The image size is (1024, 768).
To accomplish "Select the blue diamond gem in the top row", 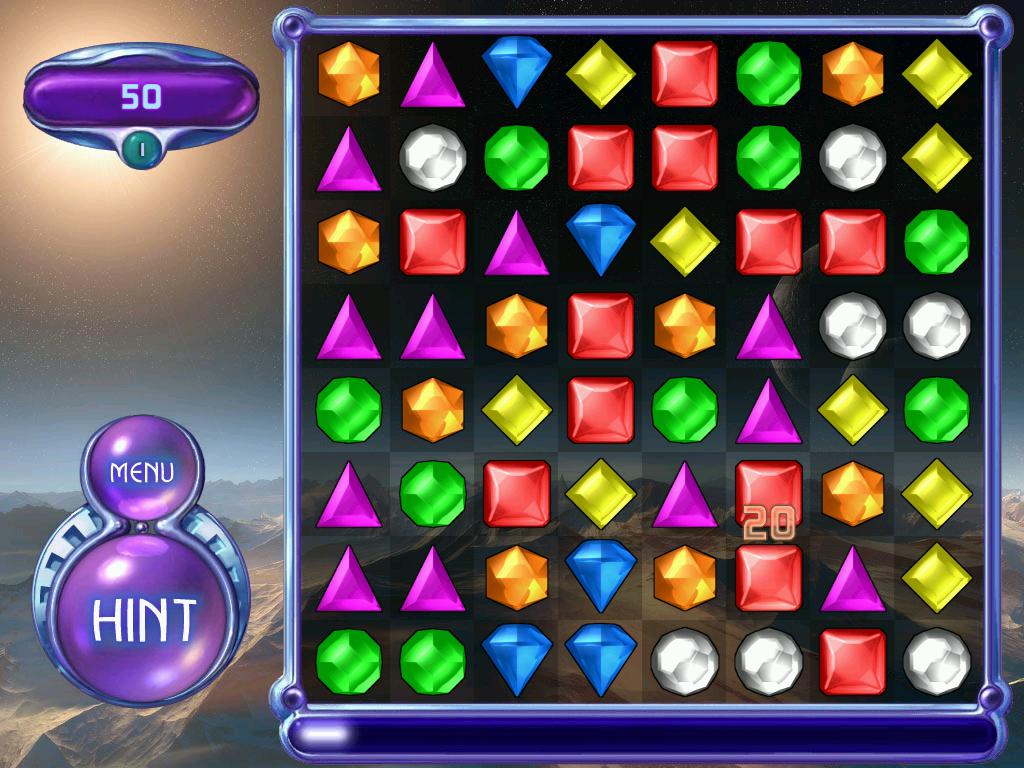I will coord(517,72).
